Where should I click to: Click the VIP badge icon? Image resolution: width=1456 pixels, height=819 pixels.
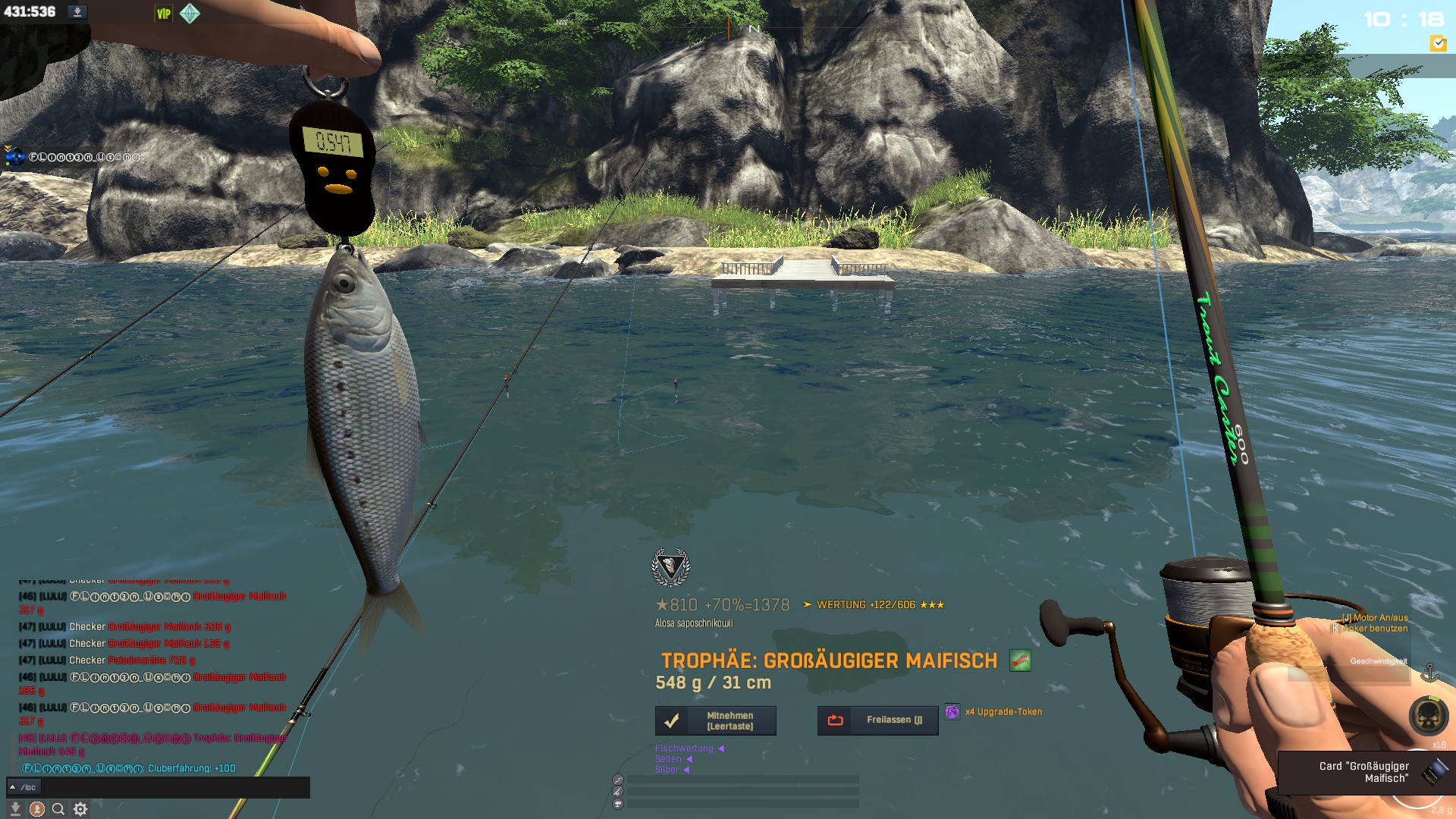164,14
